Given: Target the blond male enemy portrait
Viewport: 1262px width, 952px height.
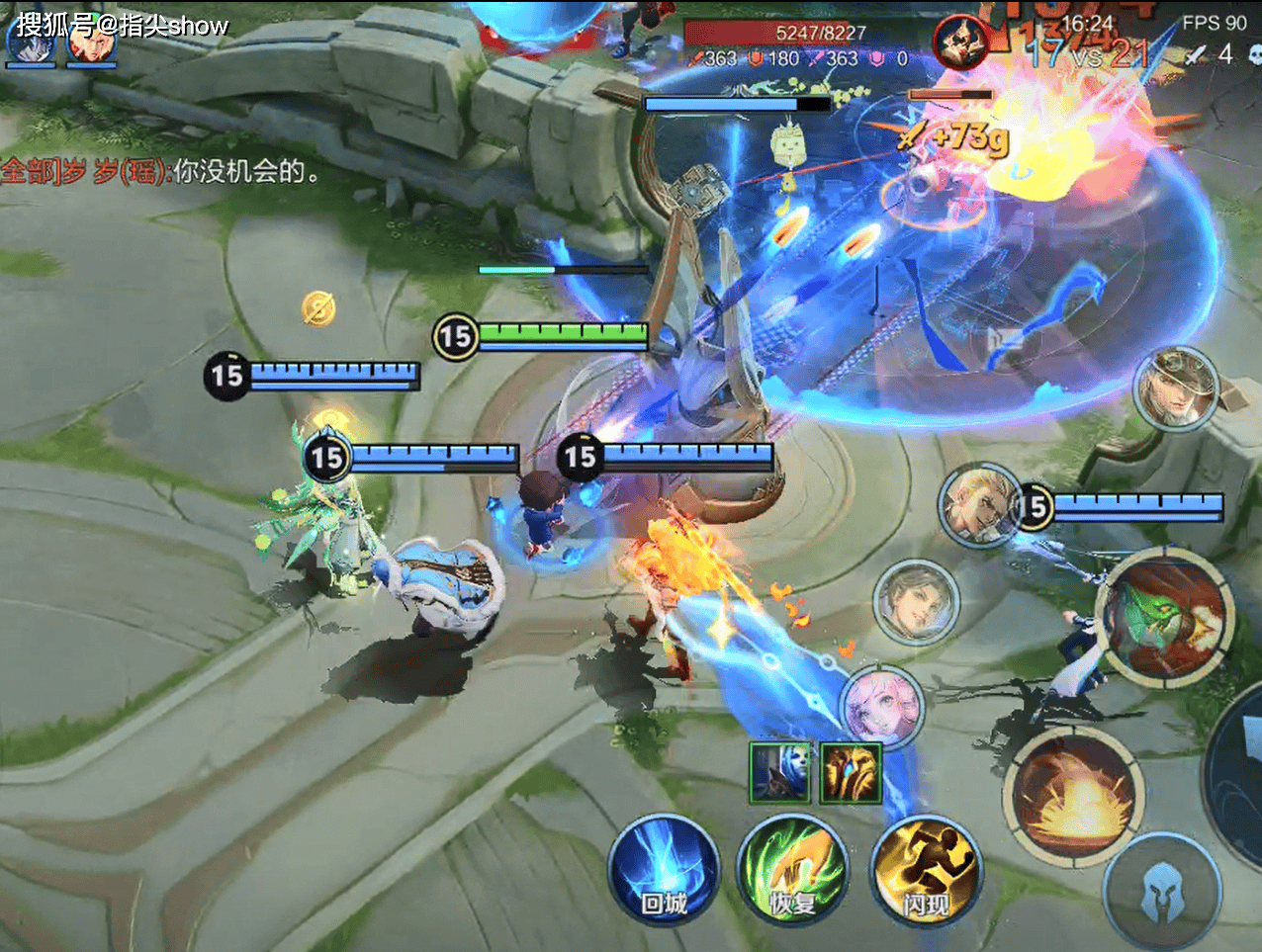Looking at the screenshot, I should pyautogui.click(x=979, y=504).
